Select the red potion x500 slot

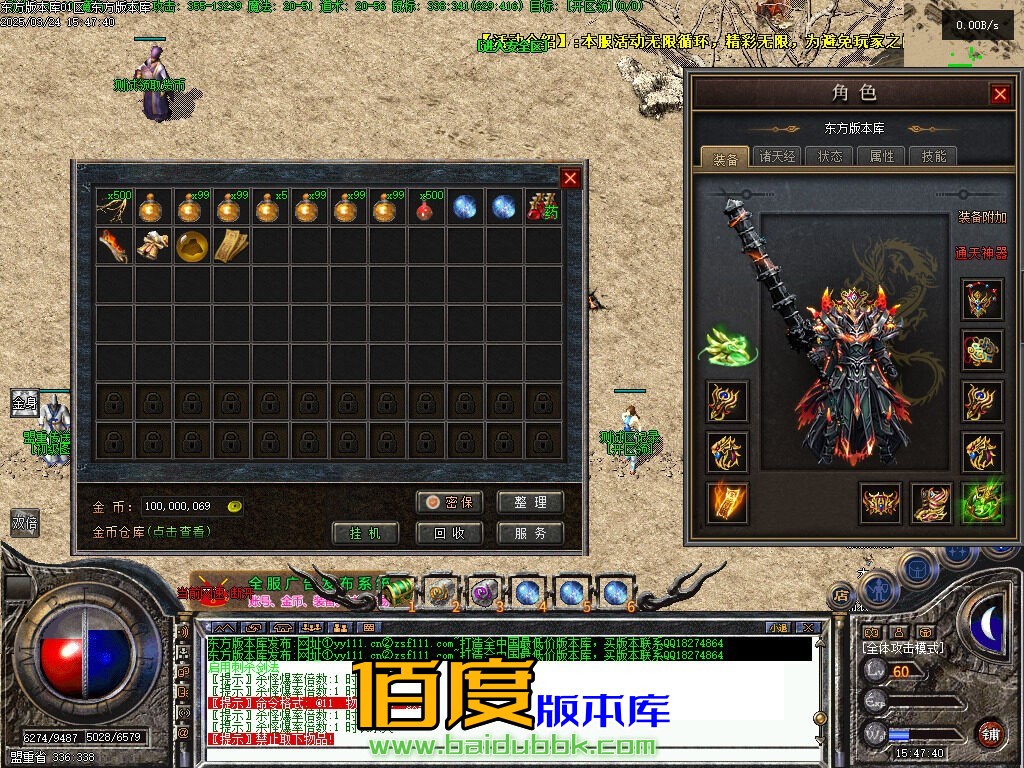pos(427,207)
